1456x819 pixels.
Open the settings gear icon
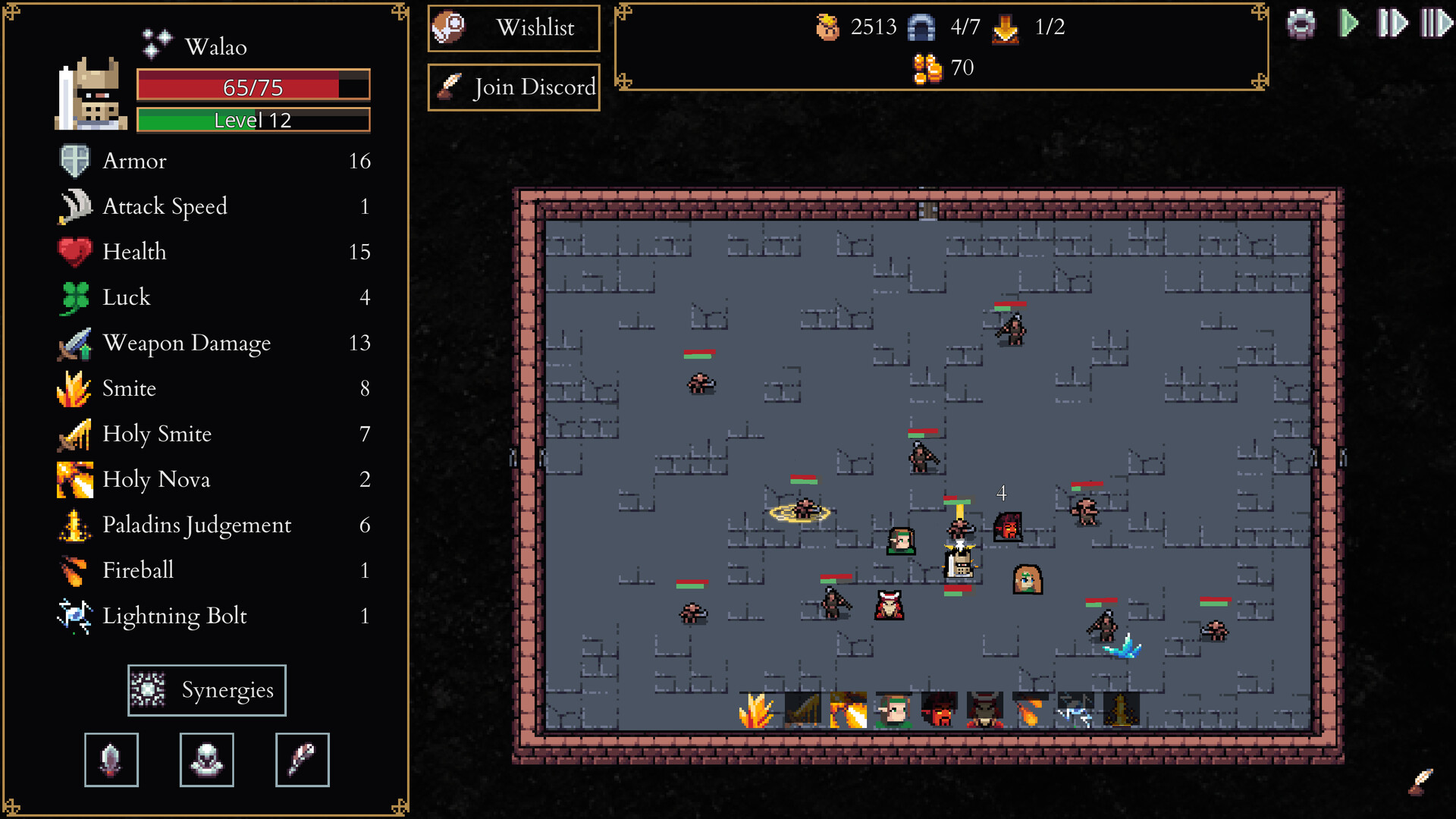(1301, 24)
